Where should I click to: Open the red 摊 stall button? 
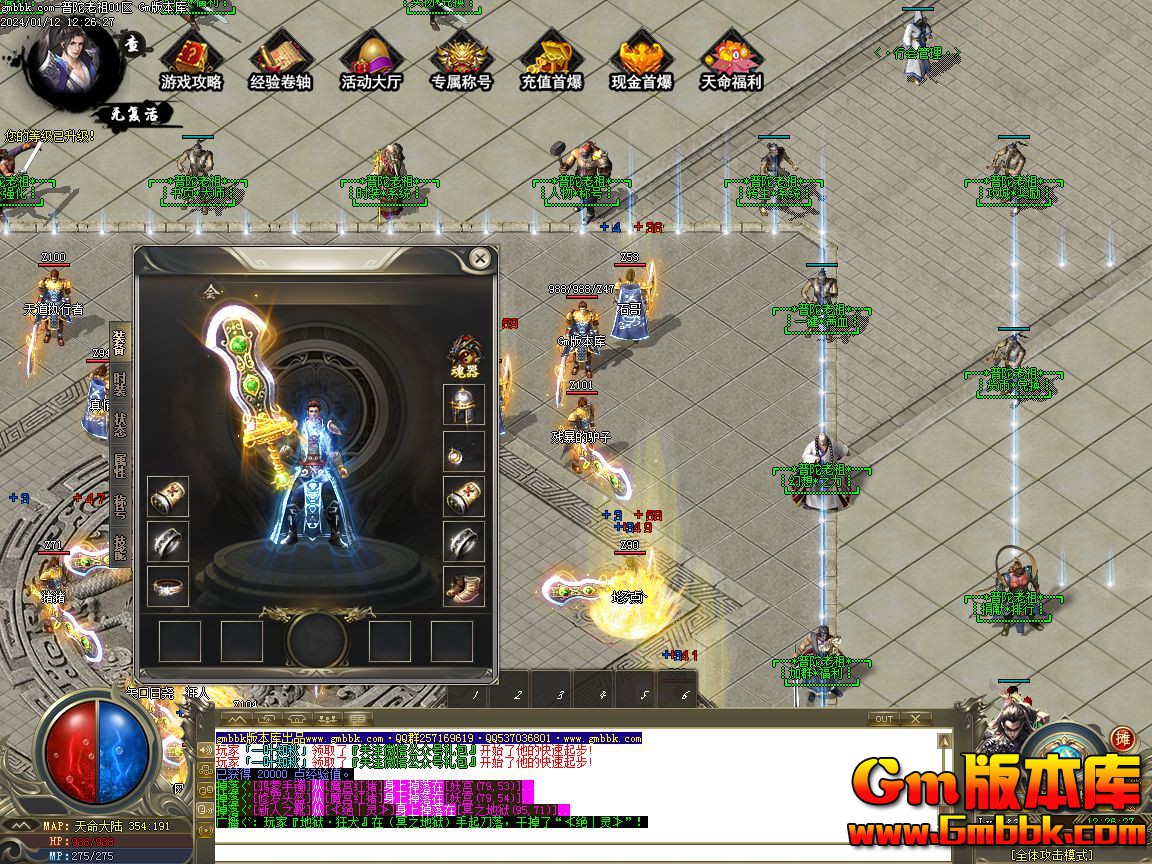[1122, 739]
